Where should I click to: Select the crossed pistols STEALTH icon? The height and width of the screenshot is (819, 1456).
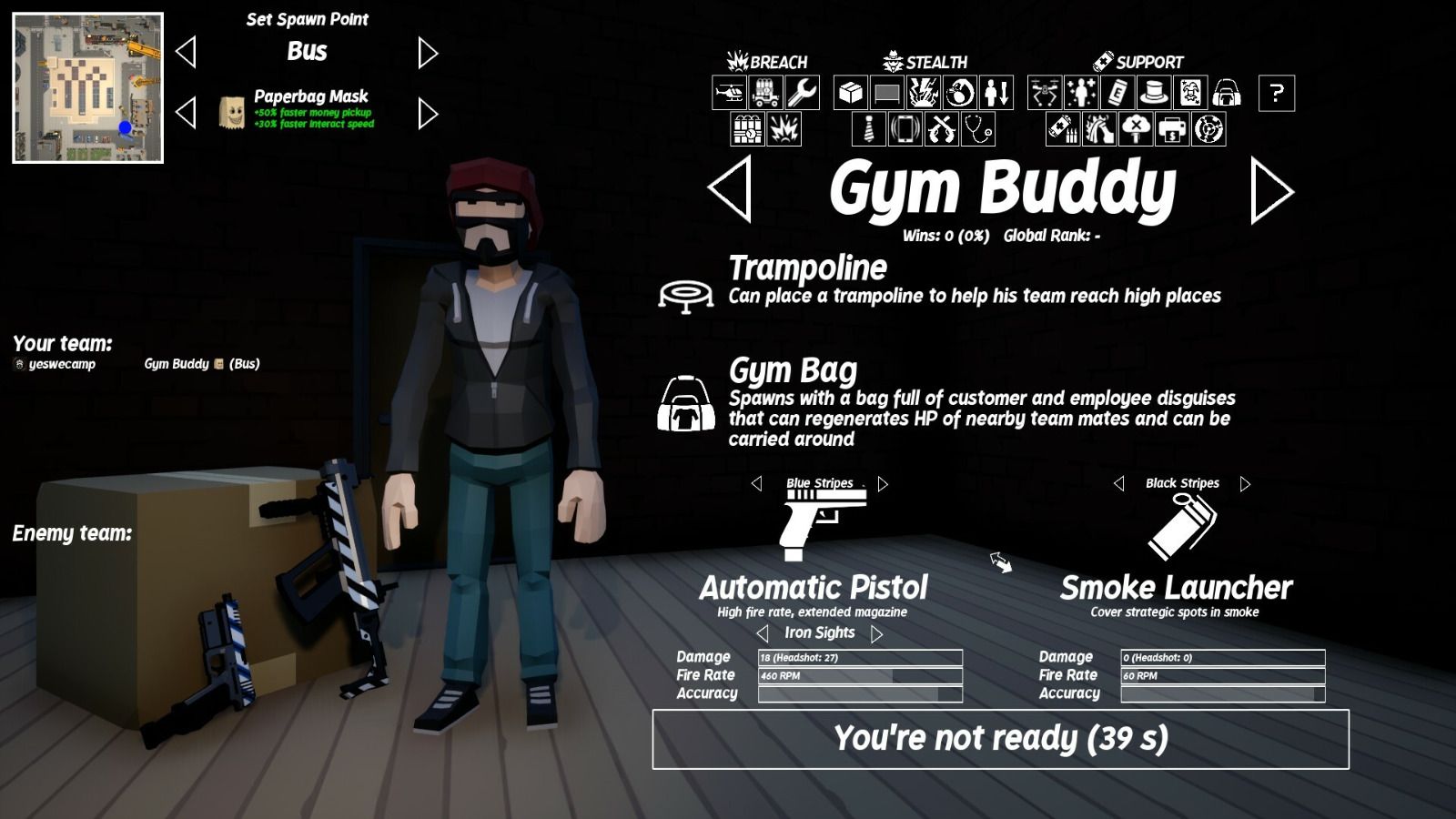[x=941, y=130]
